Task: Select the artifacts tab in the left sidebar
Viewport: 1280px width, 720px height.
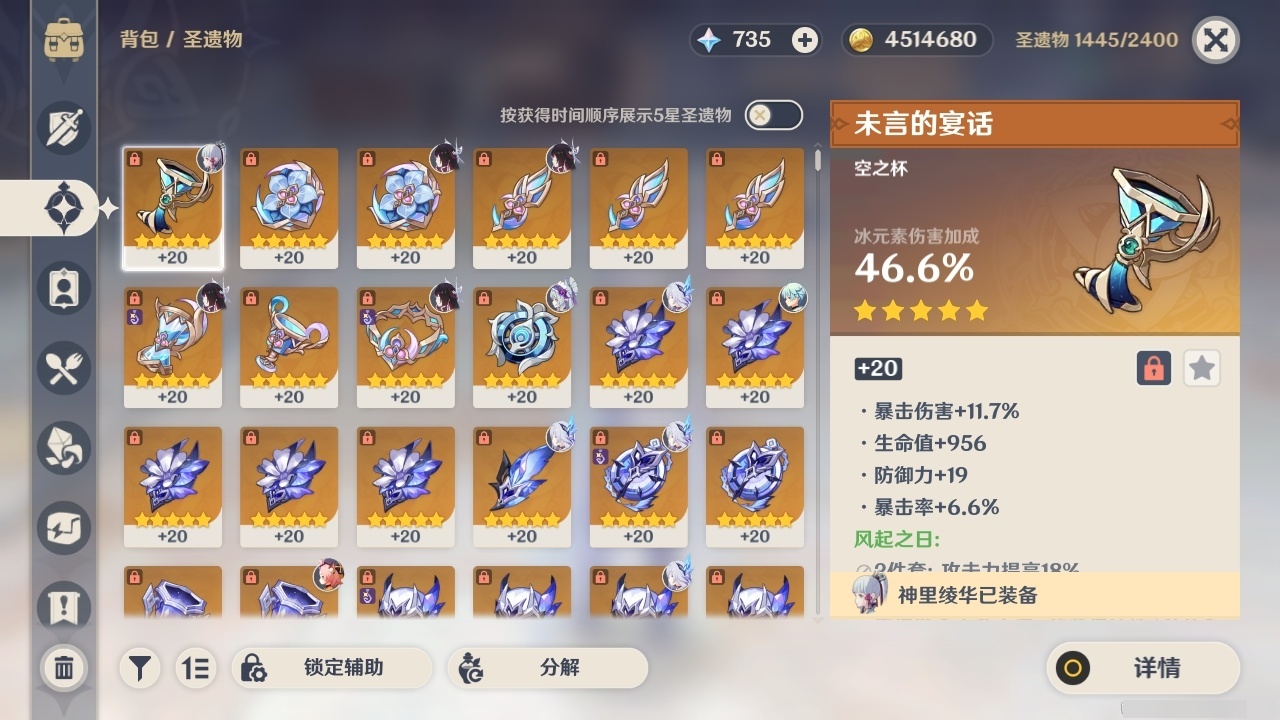Action: (63, 208)
